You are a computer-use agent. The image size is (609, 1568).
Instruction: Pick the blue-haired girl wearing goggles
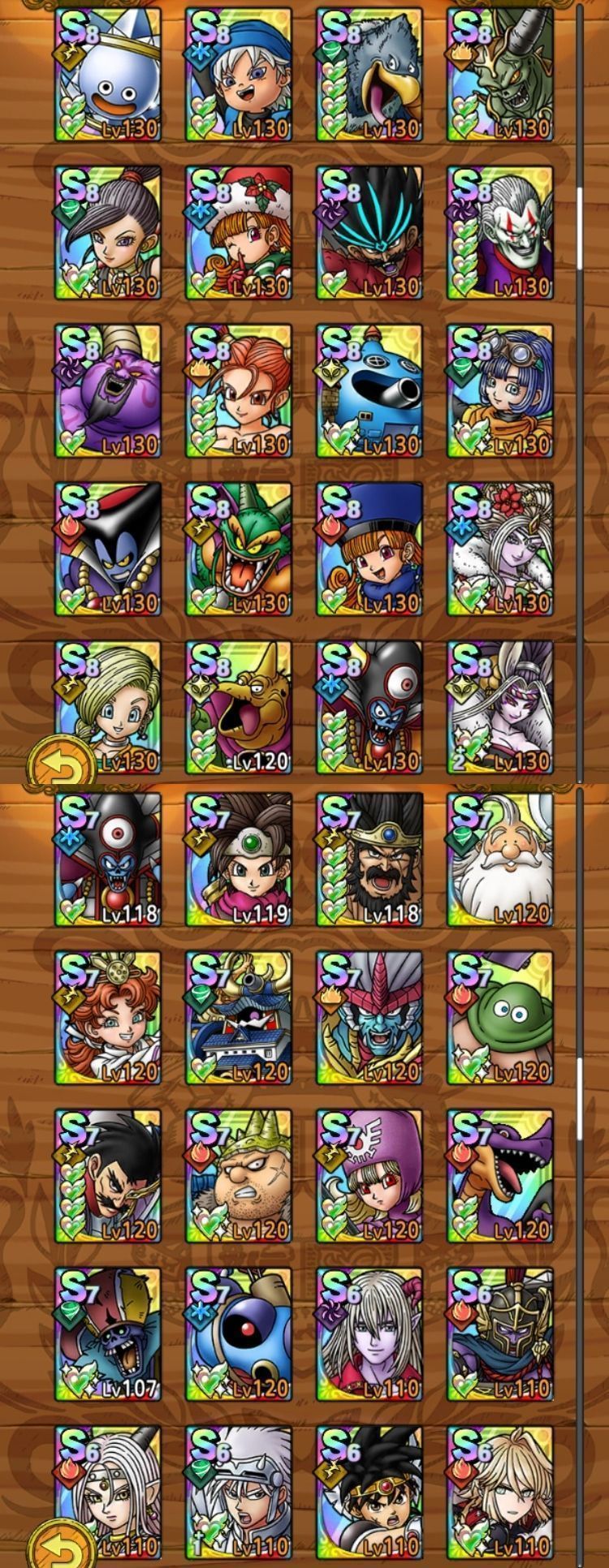click(500, 391)
